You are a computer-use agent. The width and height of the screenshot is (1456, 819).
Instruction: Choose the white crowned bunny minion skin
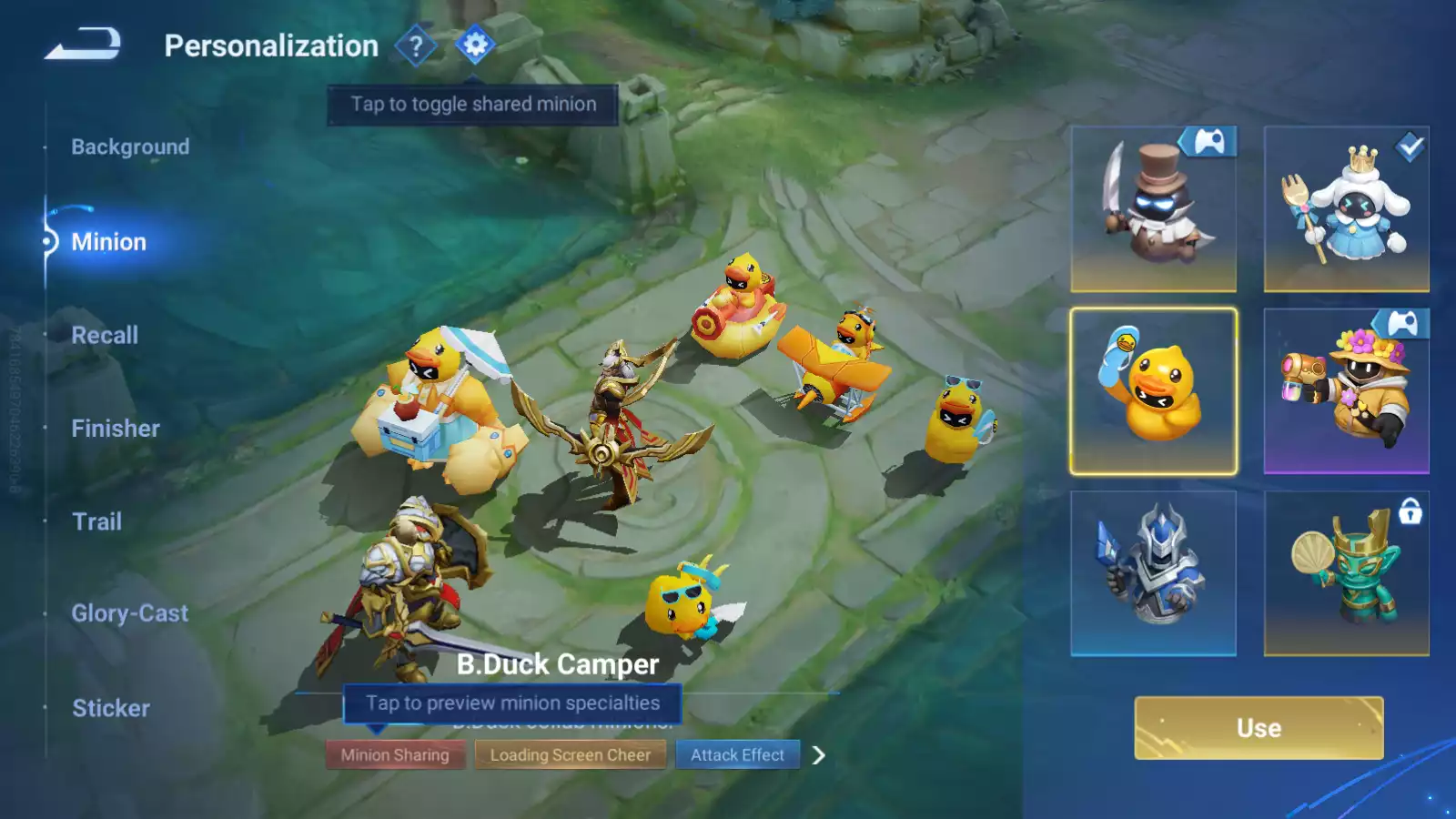pyautogui.click(x=1346, y=209)
